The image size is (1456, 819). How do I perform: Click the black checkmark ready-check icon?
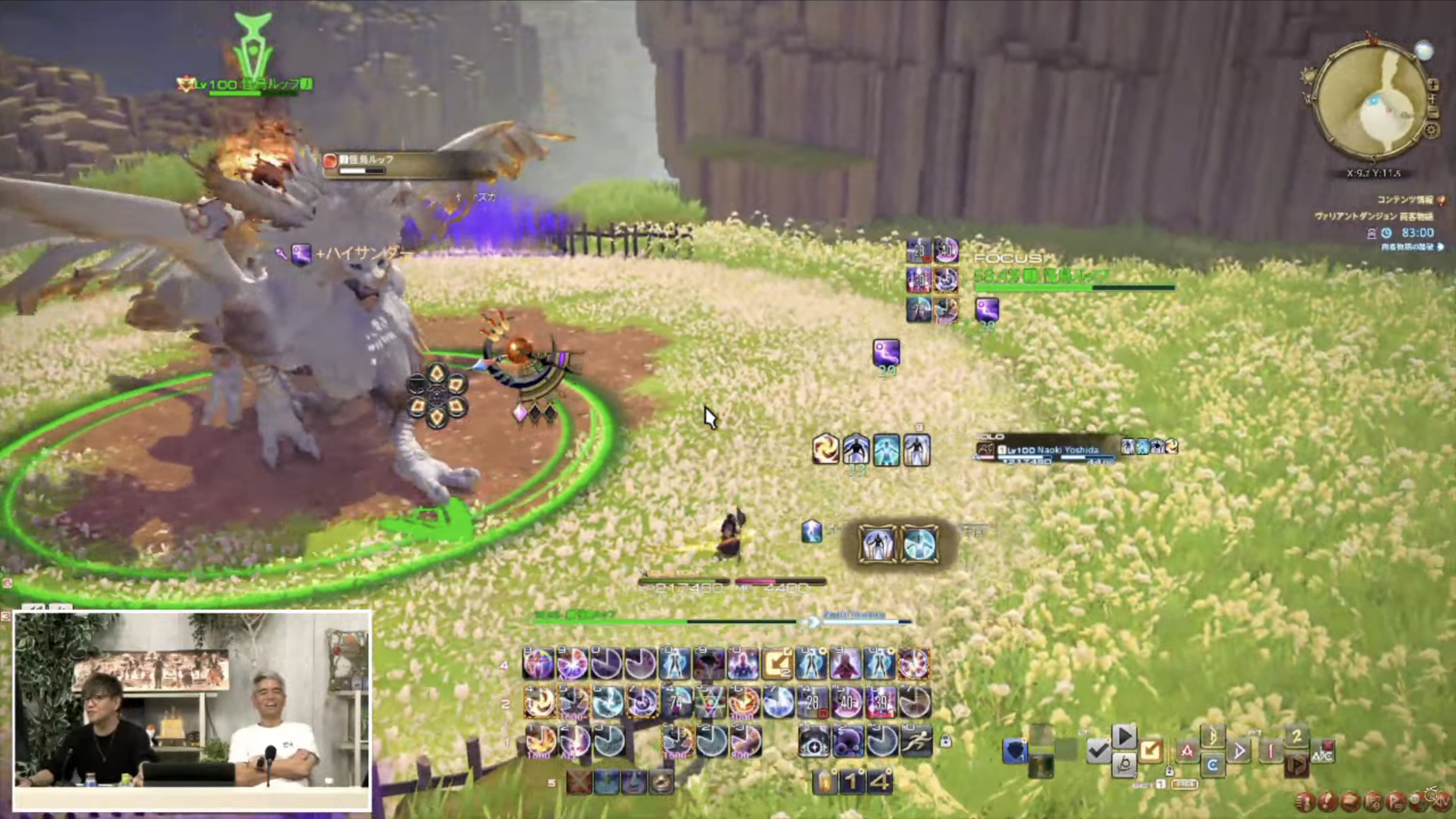(x=1098, y=751)
